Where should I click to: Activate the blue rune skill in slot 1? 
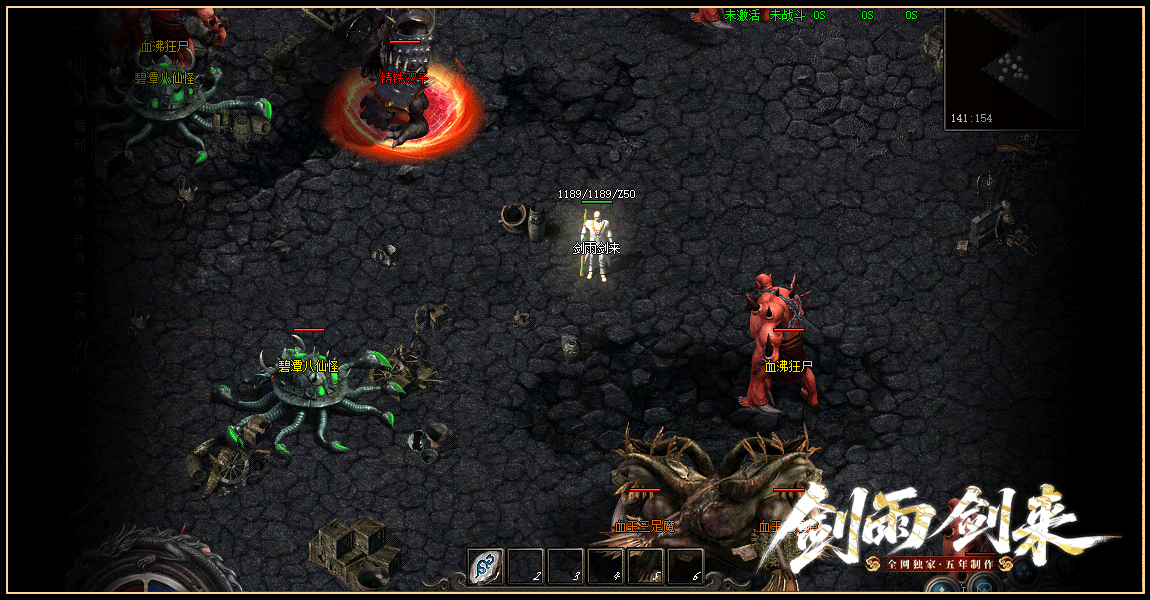coord(485,567)
